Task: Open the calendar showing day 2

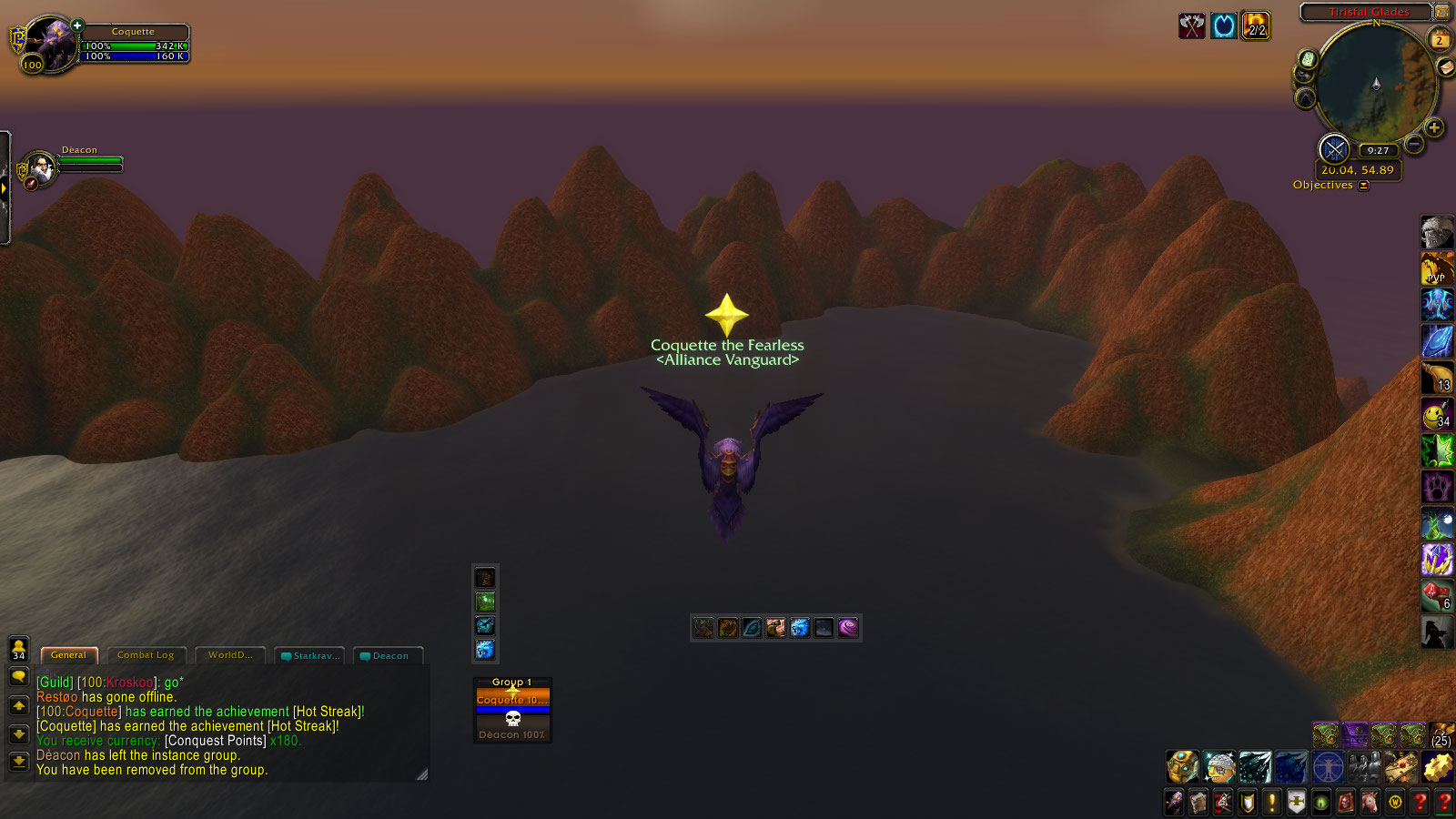Action: coord(1440,40)
